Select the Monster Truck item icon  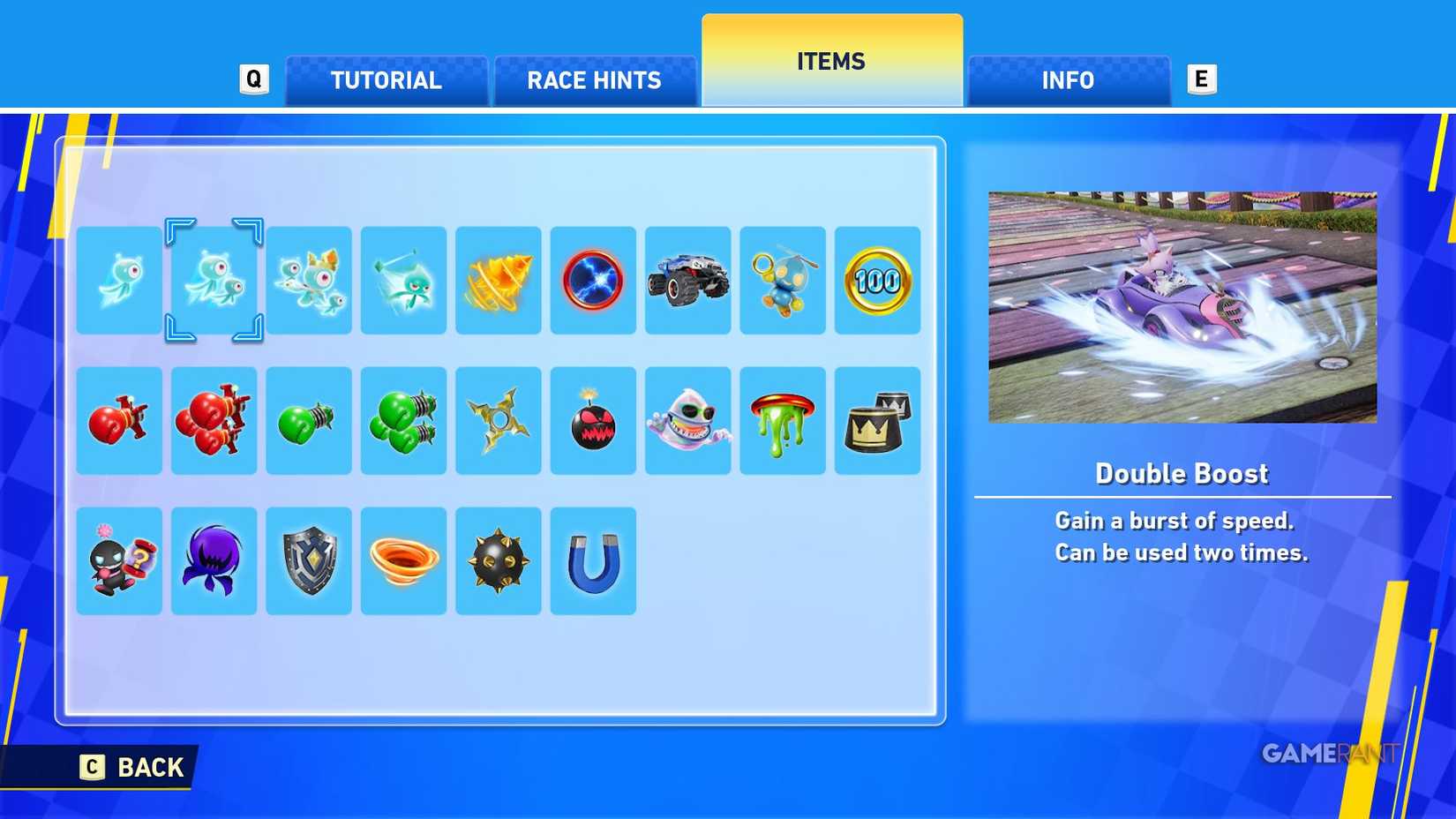click(687, 281)
